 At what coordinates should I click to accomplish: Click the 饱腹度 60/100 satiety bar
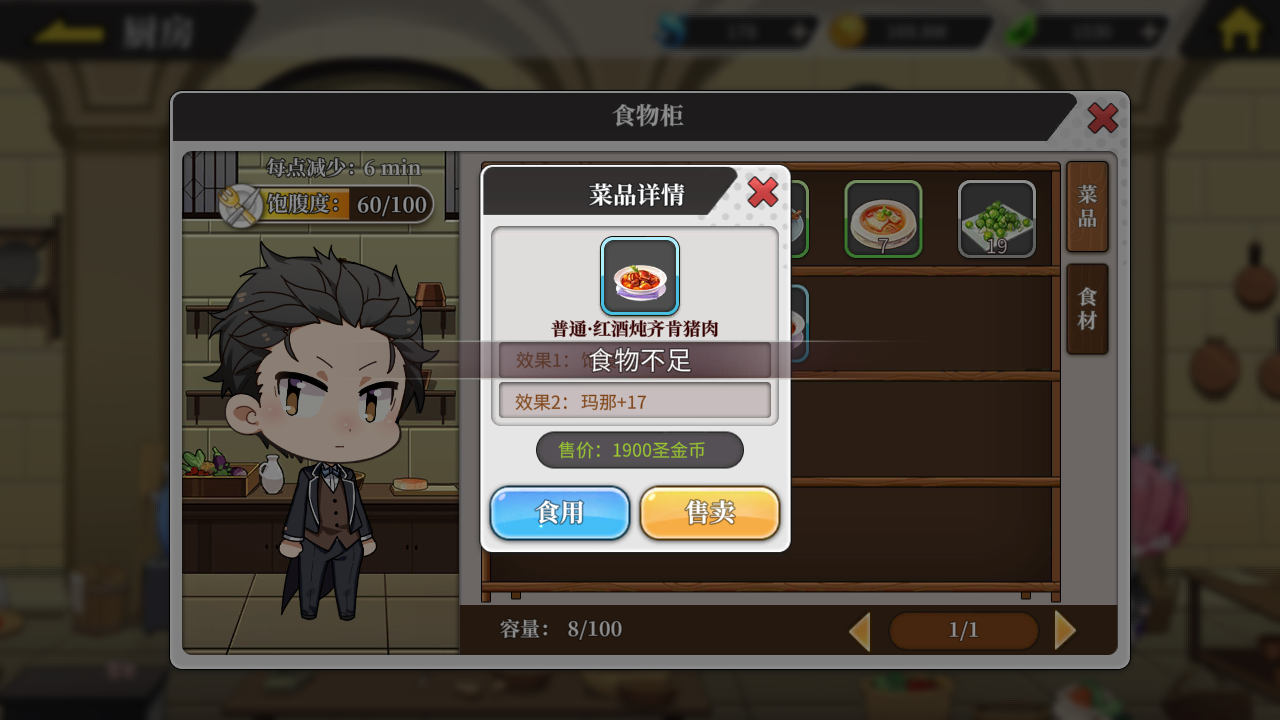click(345, 205)
